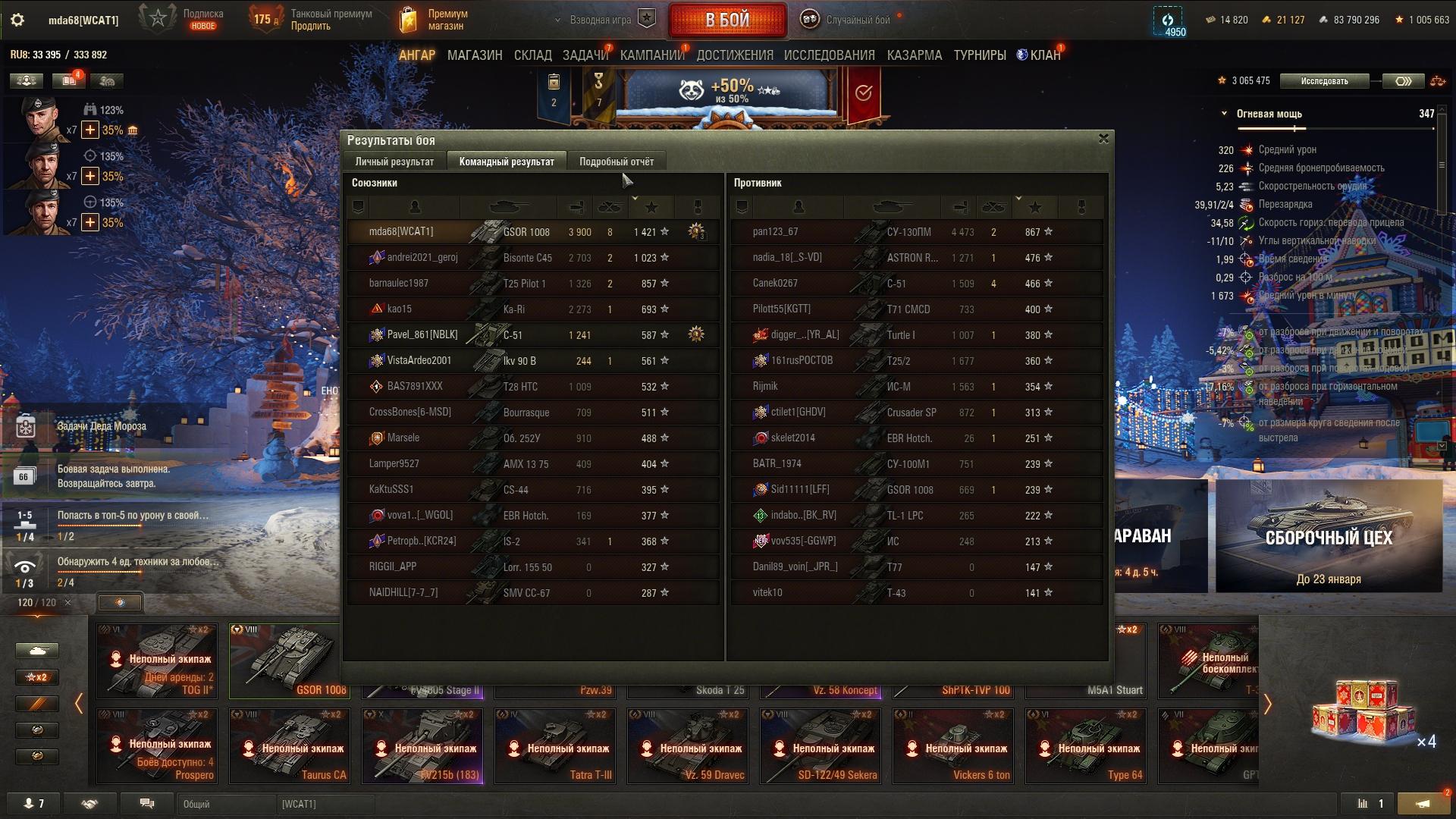This screenshot has height=819, width=1456.
Task: Open the КАЗАРМА menu
Action: pyautogui.click(x=914, y=55)
